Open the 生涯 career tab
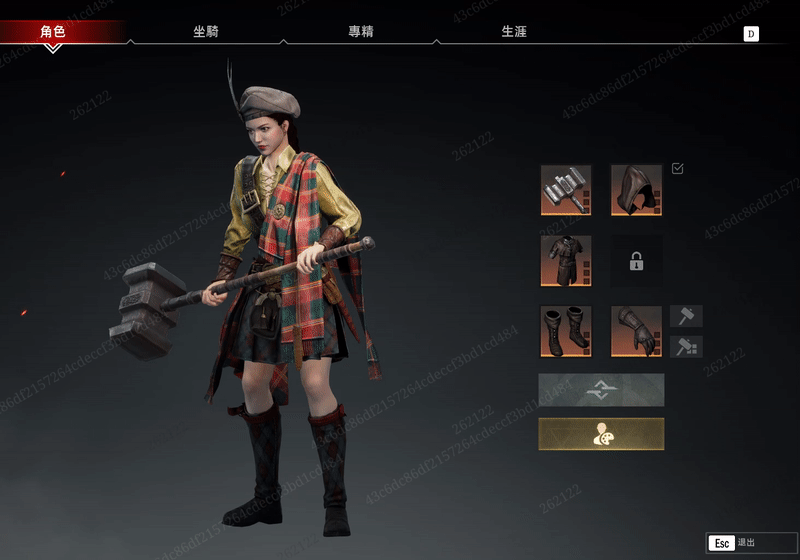 (x=514, y=32)
